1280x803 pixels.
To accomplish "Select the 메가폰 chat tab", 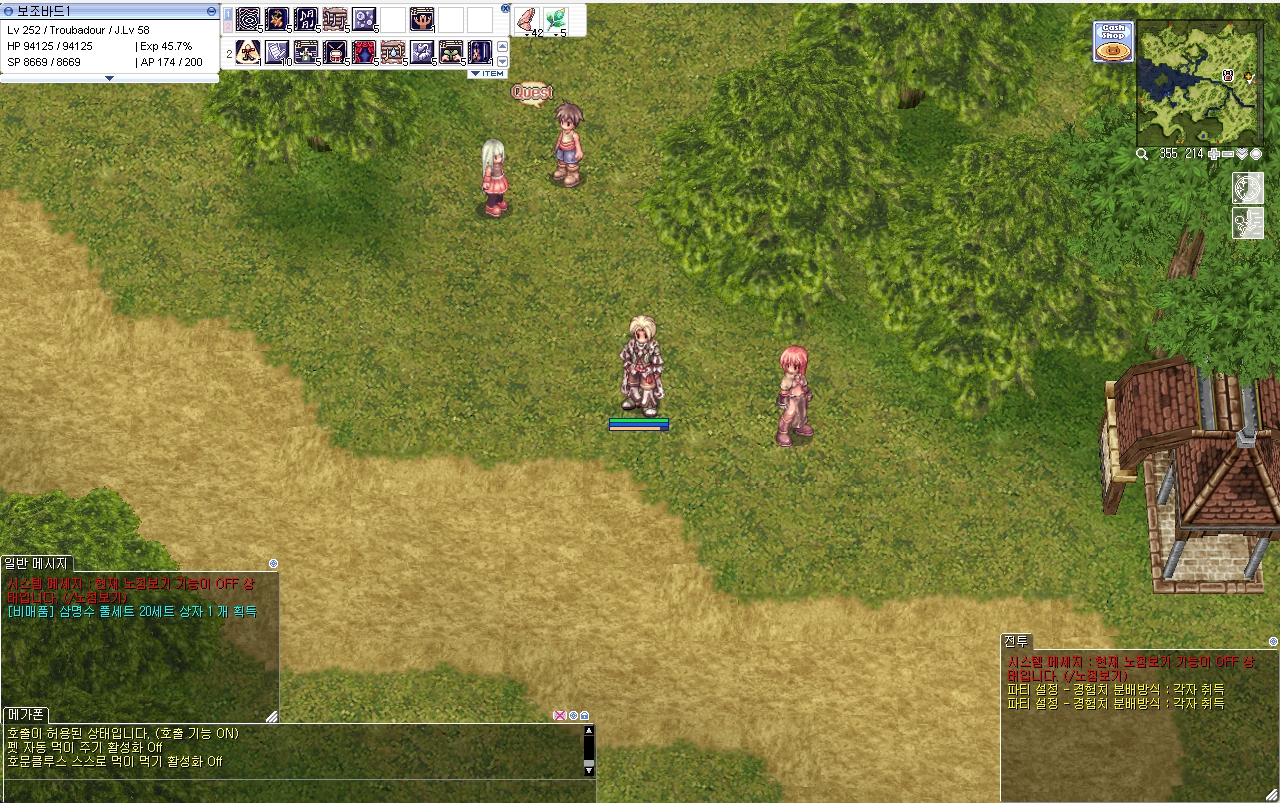I will (26, 715).
